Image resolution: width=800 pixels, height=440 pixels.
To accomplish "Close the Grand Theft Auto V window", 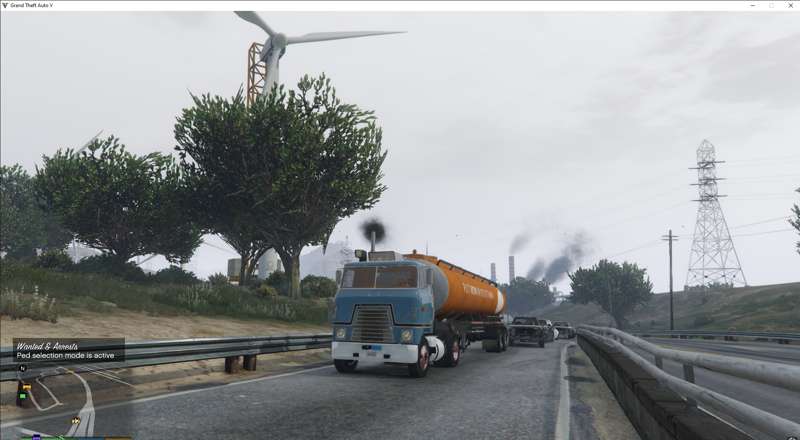I will 789,5.
